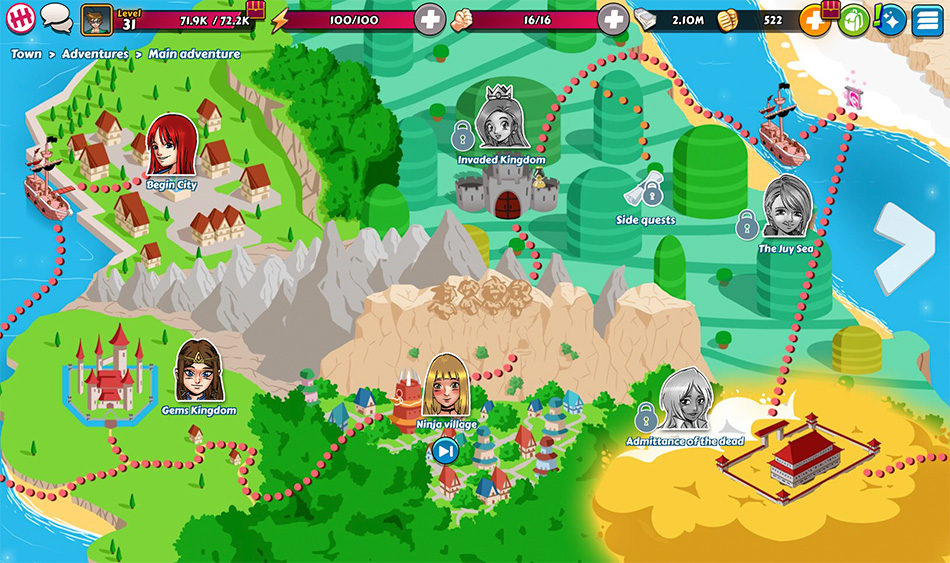Screen dimensions: 950x563
Task: Open the blue hamburger main menu
Action: coord(927,19)
